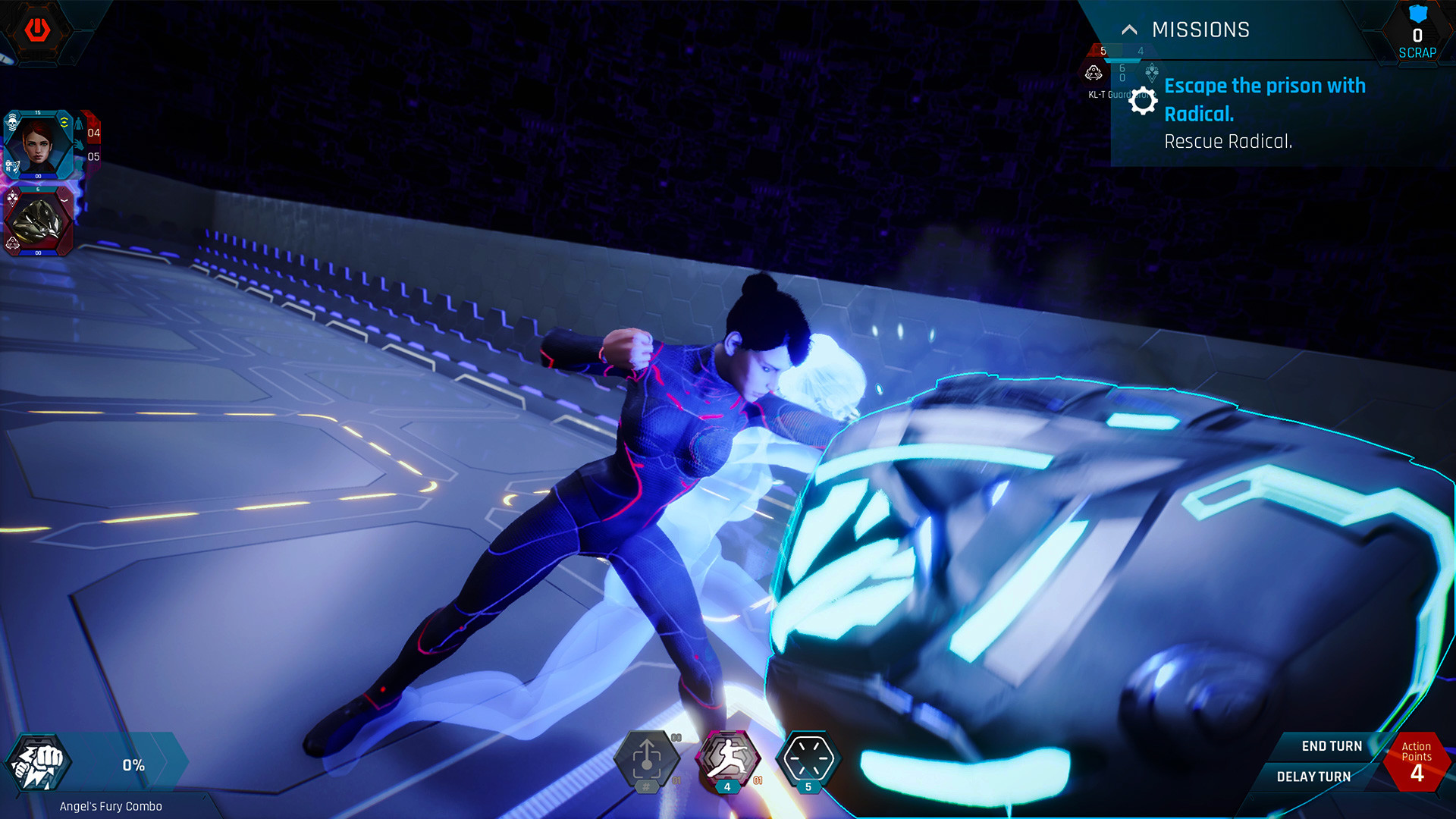The image size is (1456, 819).
Task: End the current turn
Action: coord(1331,746)
